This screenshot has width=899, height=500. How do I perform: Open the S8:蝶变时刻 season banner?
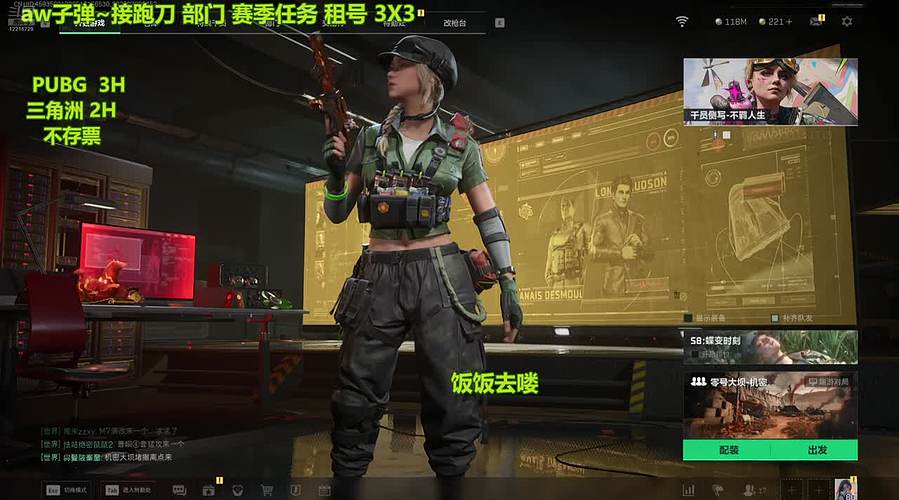click(770, 346)
